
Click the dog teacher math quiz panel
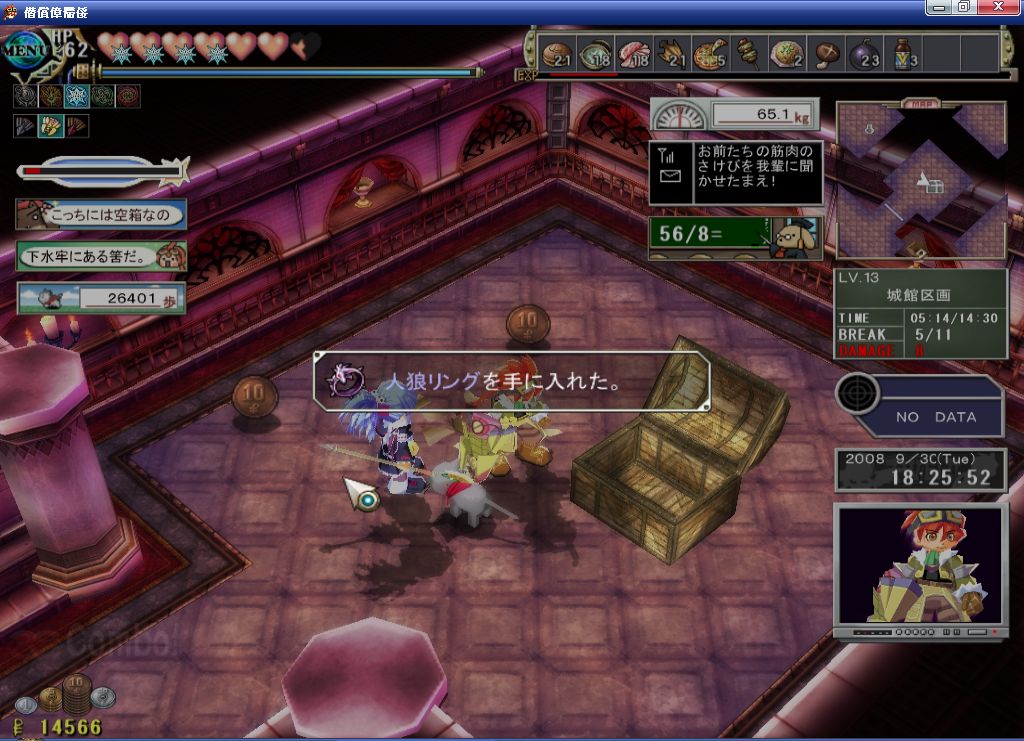coord(735,238)
